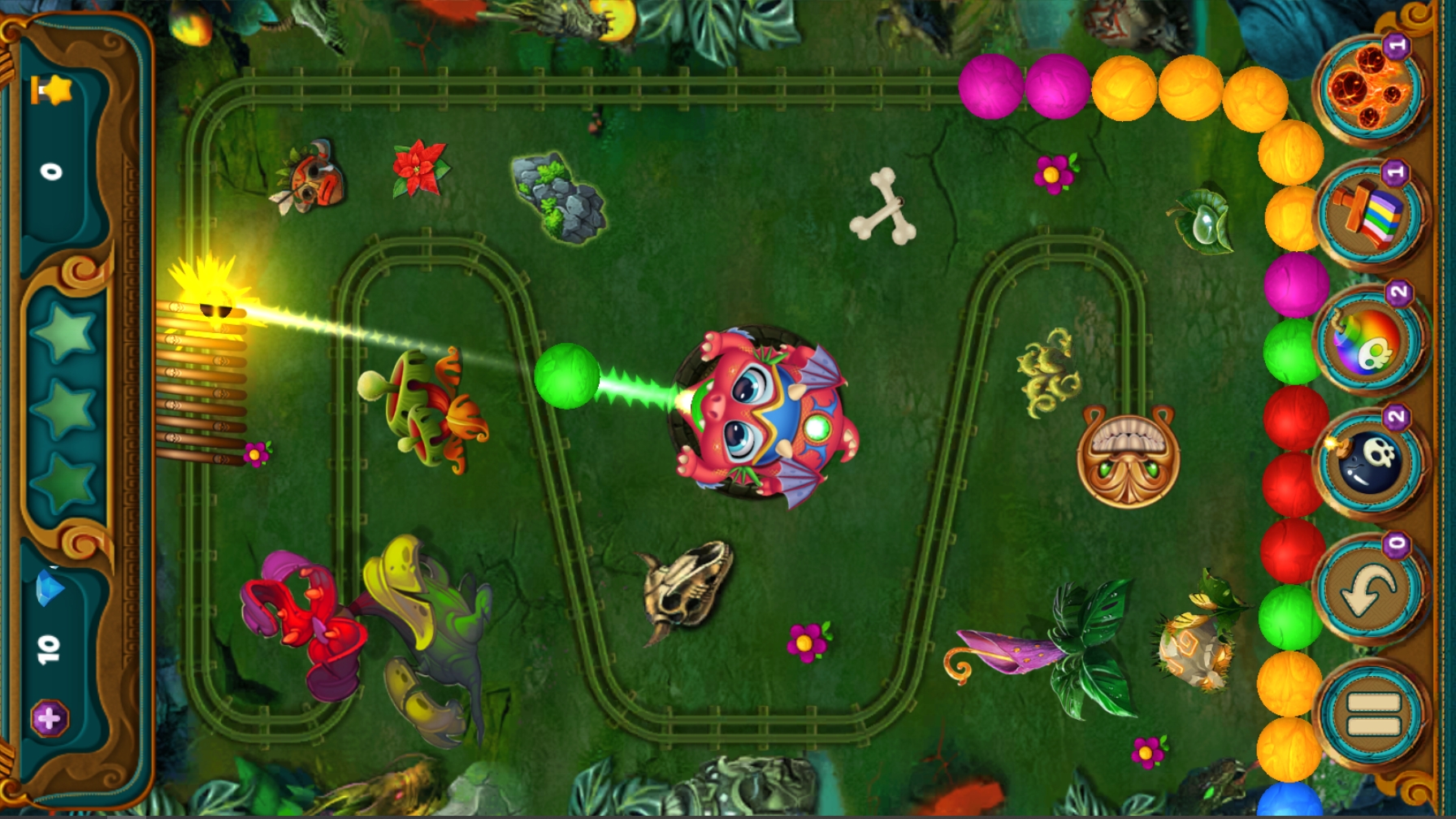Pause the game
Image resolution: width=1456 pixels, height=819 pixels.
(1371, 715)
